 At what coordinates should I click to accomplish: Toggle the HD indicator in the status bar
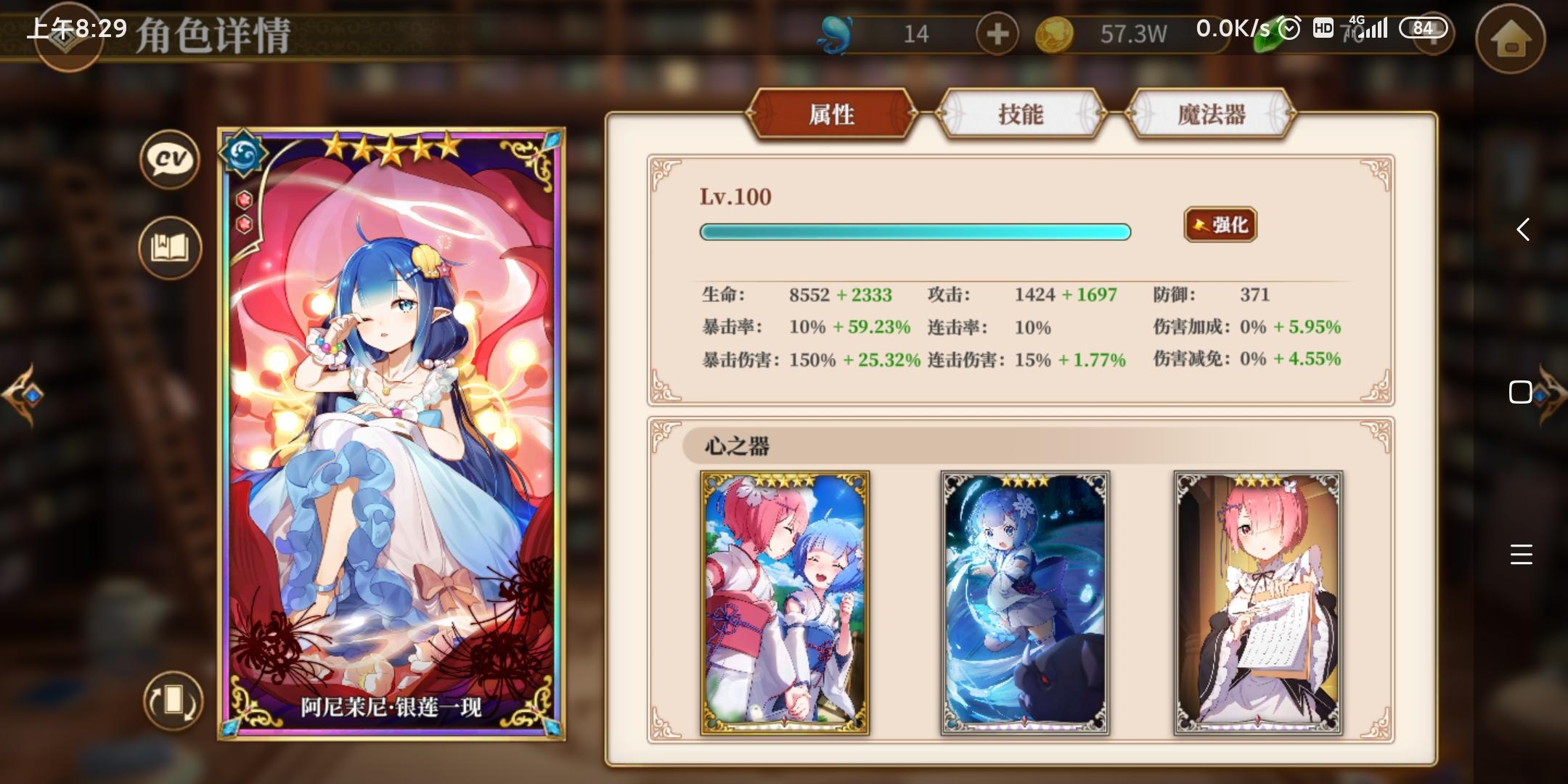[x=1323, y=29]
